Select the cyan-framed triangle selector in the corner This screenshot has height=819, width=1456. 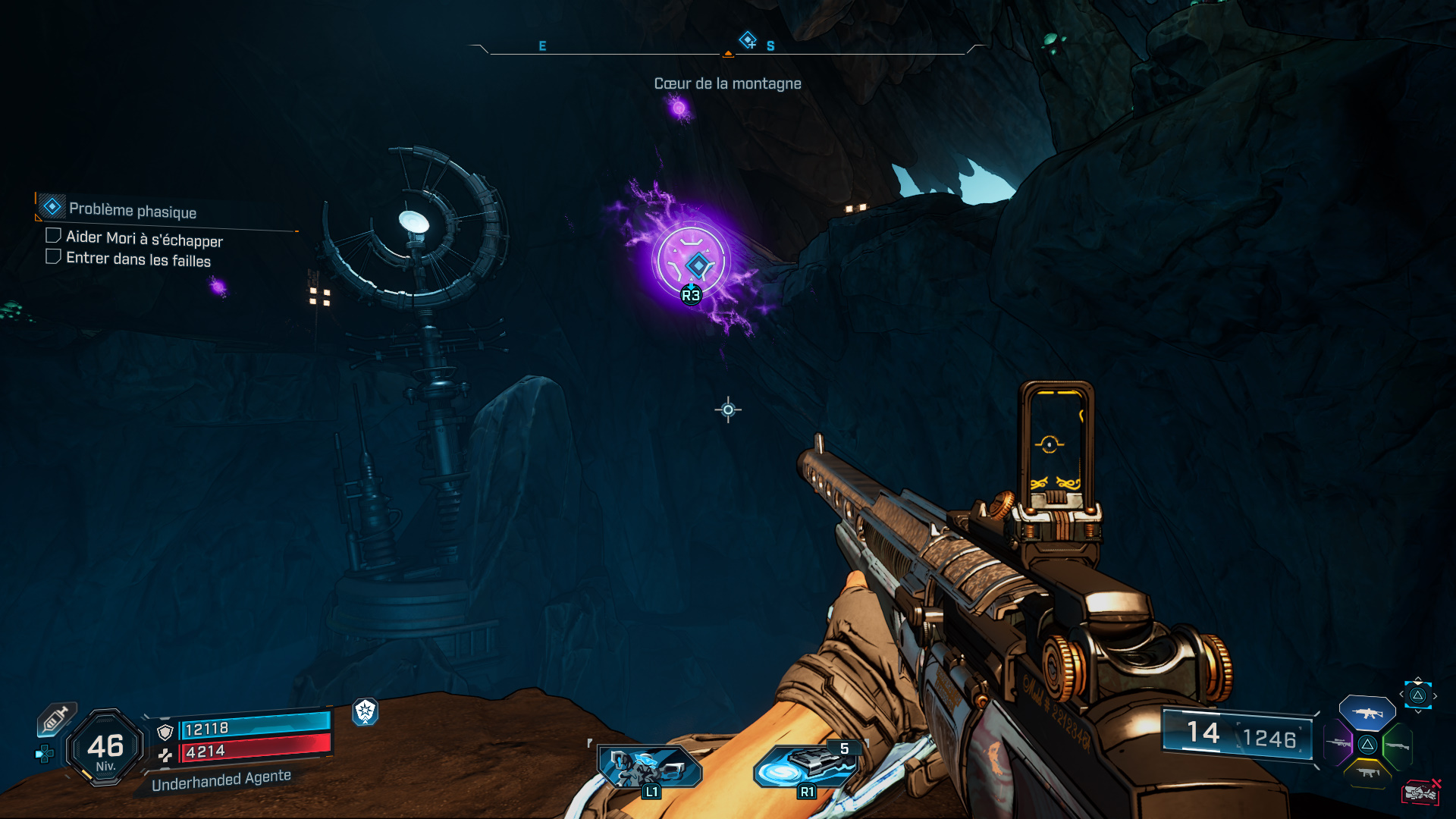1417,695
